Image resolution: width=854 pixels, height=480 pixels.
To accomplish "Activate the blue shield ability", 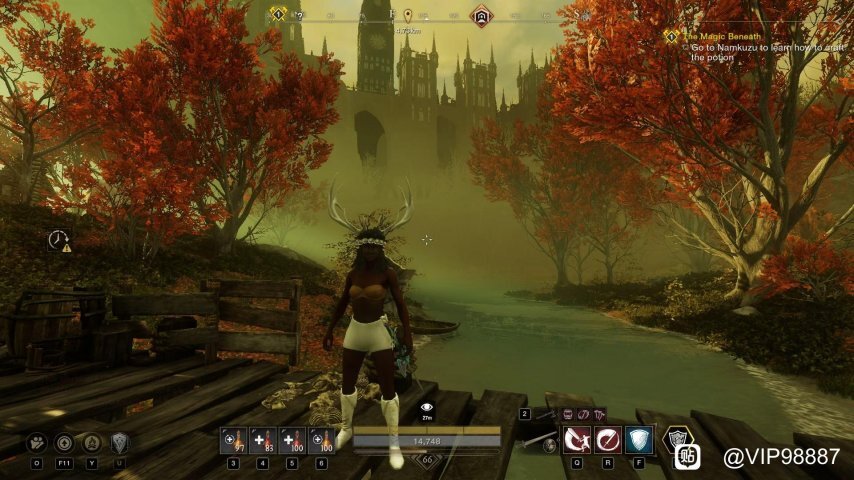I will click(x=639, y=440).
